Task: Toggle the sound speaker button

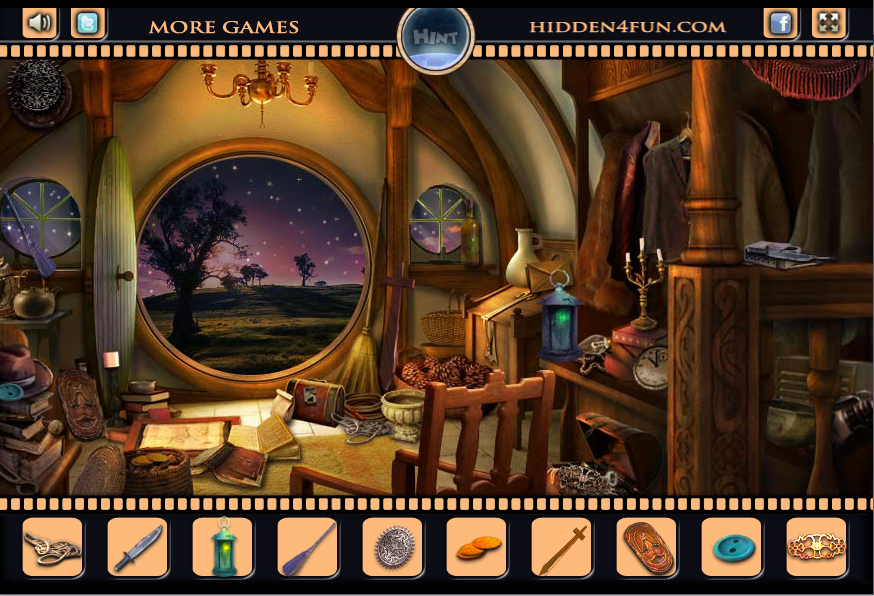Action: click(40, 23)
